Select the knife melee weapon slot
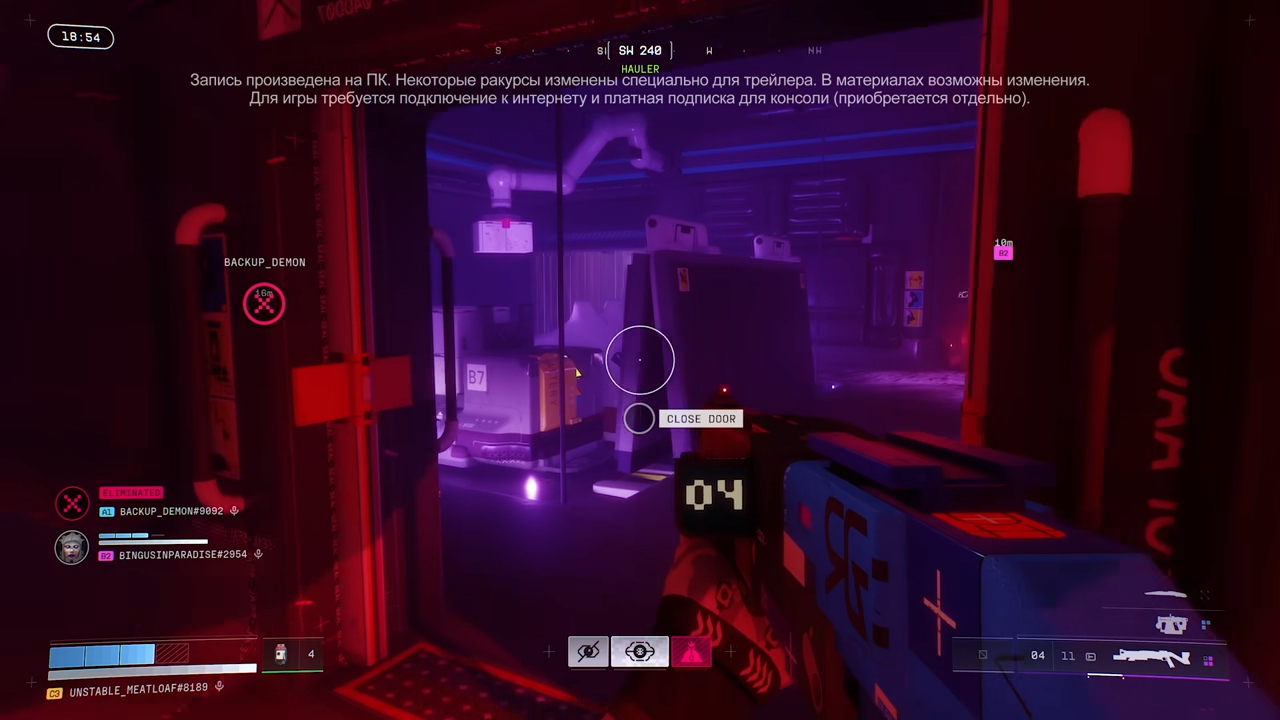 pyautogui.click(x=1165, y=595)
